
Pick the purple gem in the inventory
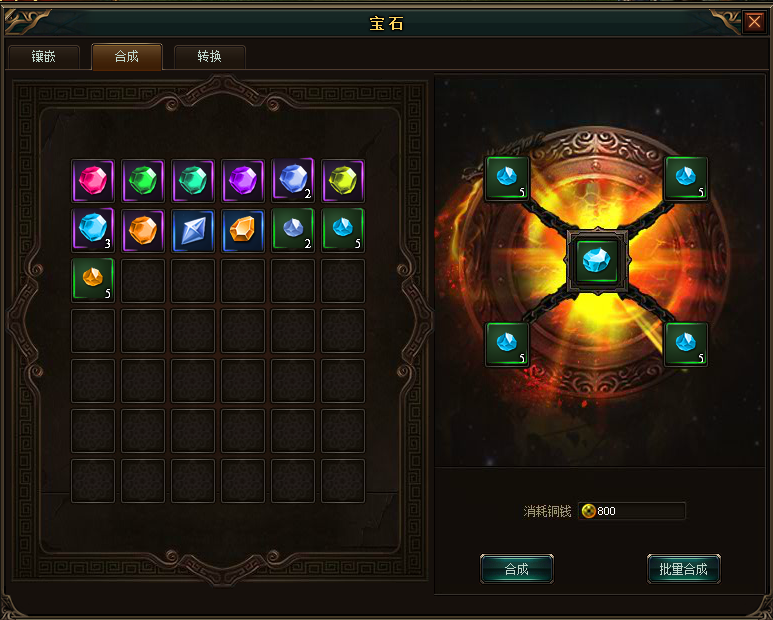[243, 180]
